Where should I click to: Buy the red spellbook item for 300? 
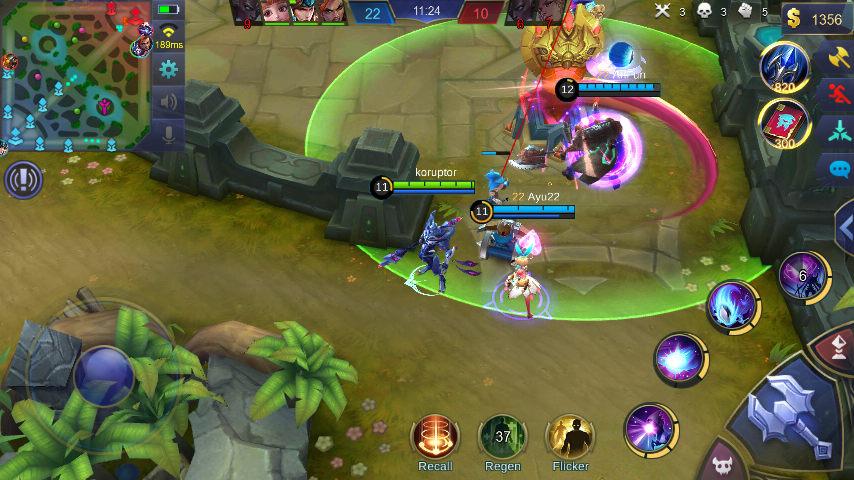783,126
